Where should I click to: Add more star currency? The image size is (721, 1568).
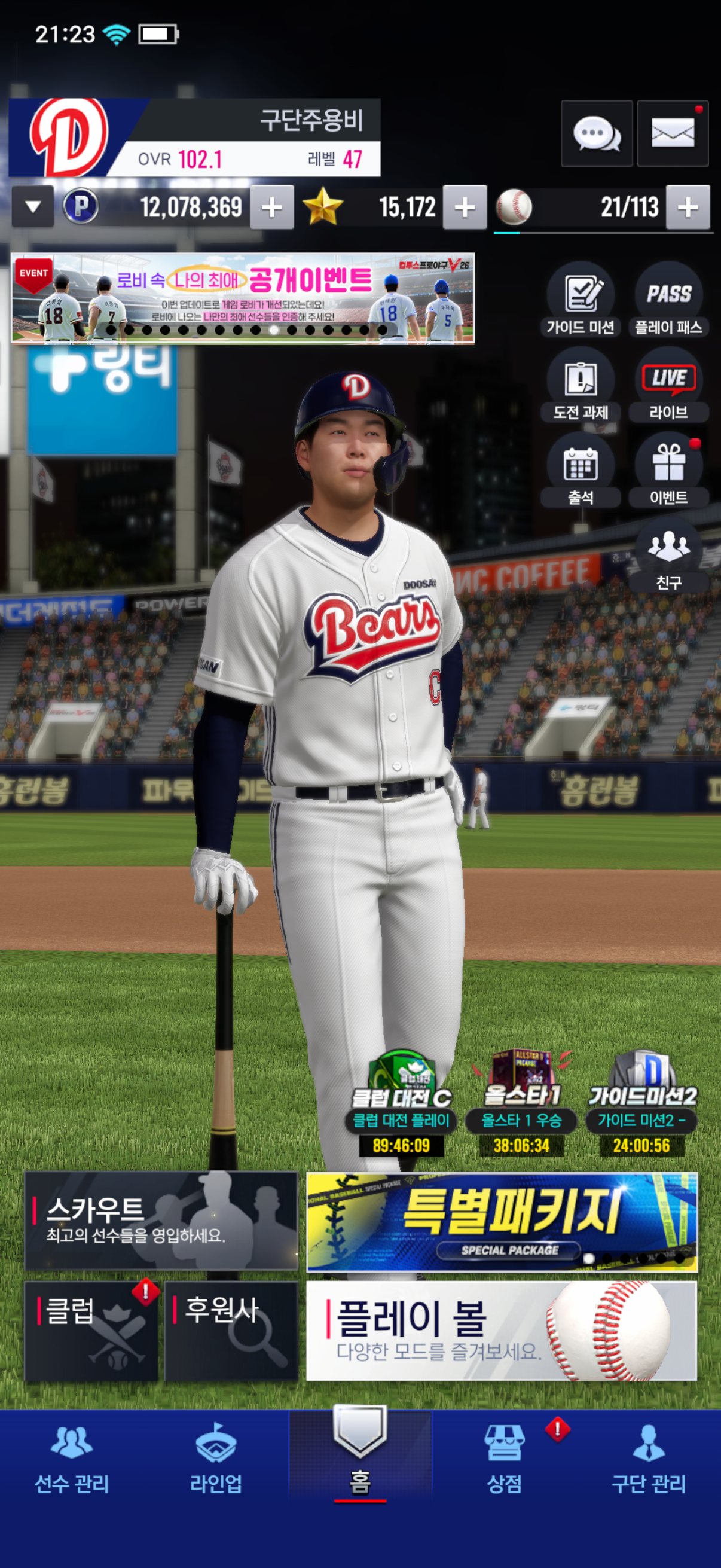(465, 208)
